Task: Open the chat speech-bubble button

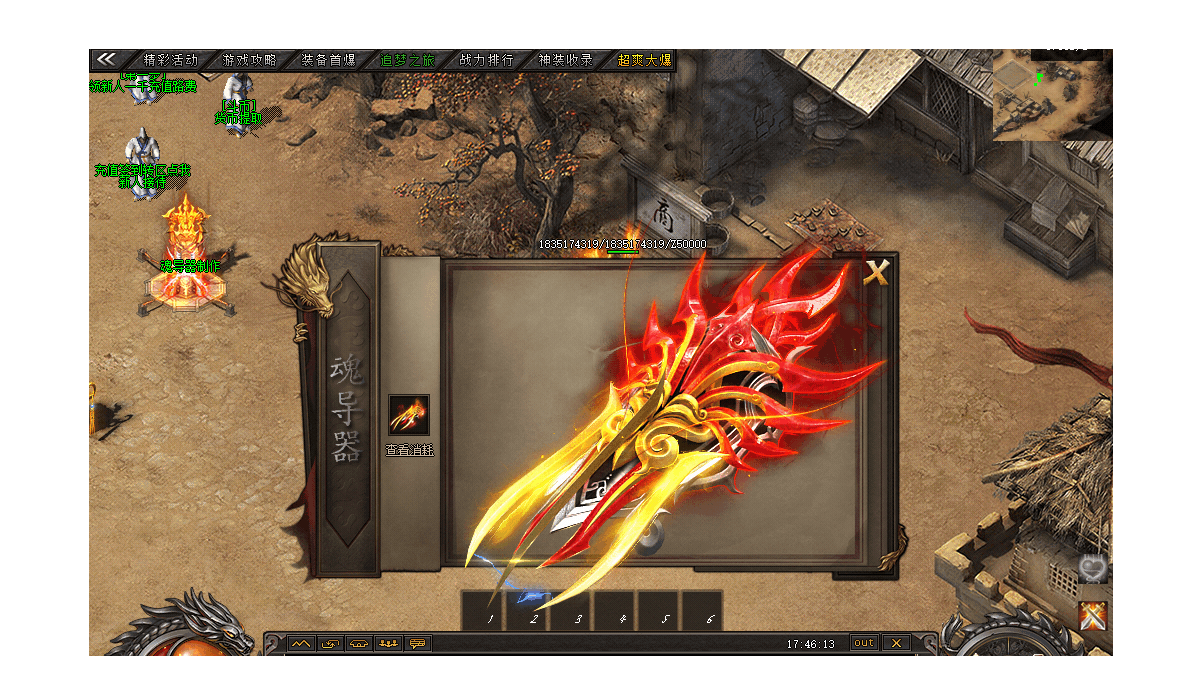Action: click(x=417, y=643)
